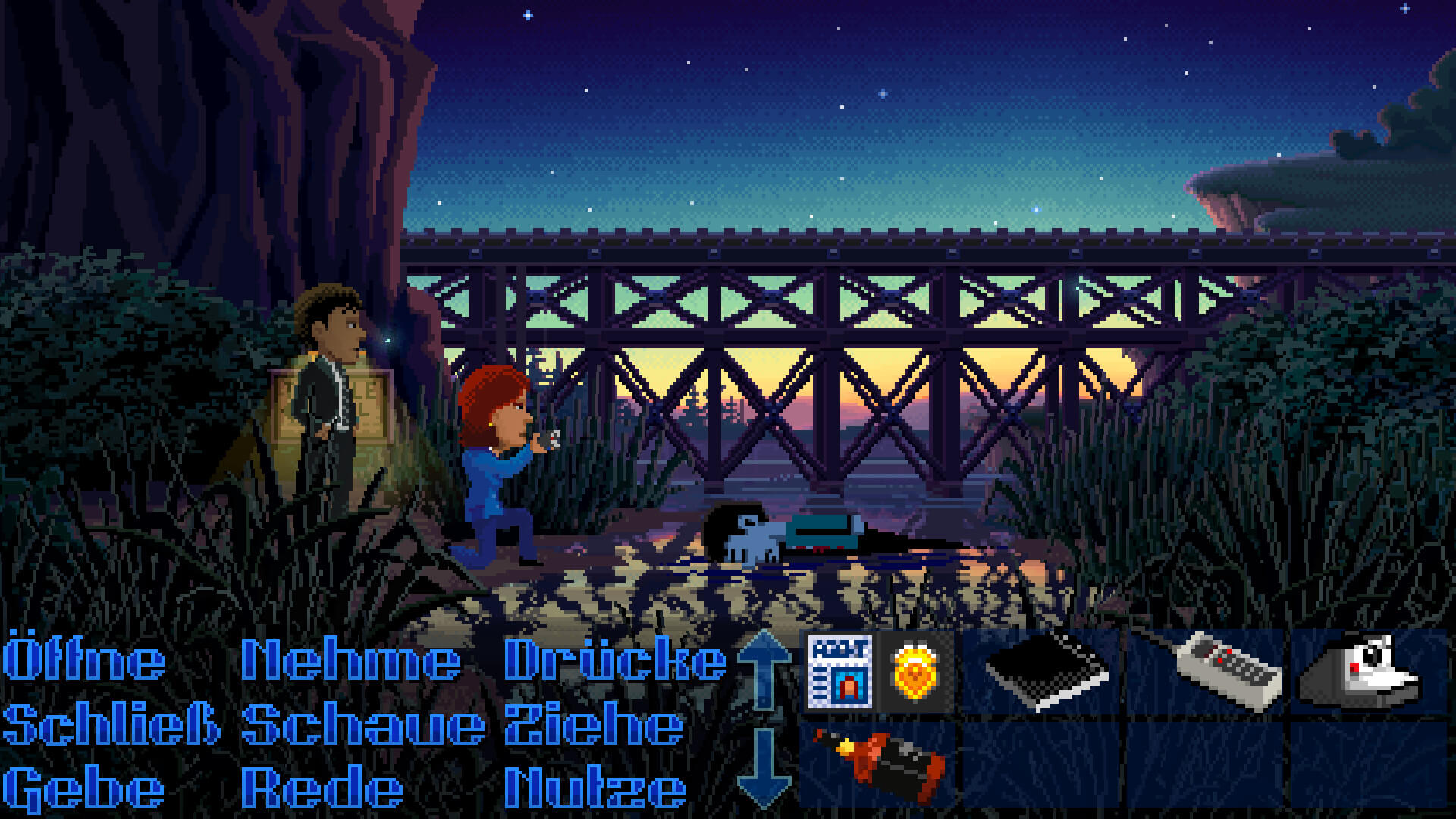Select the Drücke verb
The height and width of the screenshot is (819, 1456).
614,659
